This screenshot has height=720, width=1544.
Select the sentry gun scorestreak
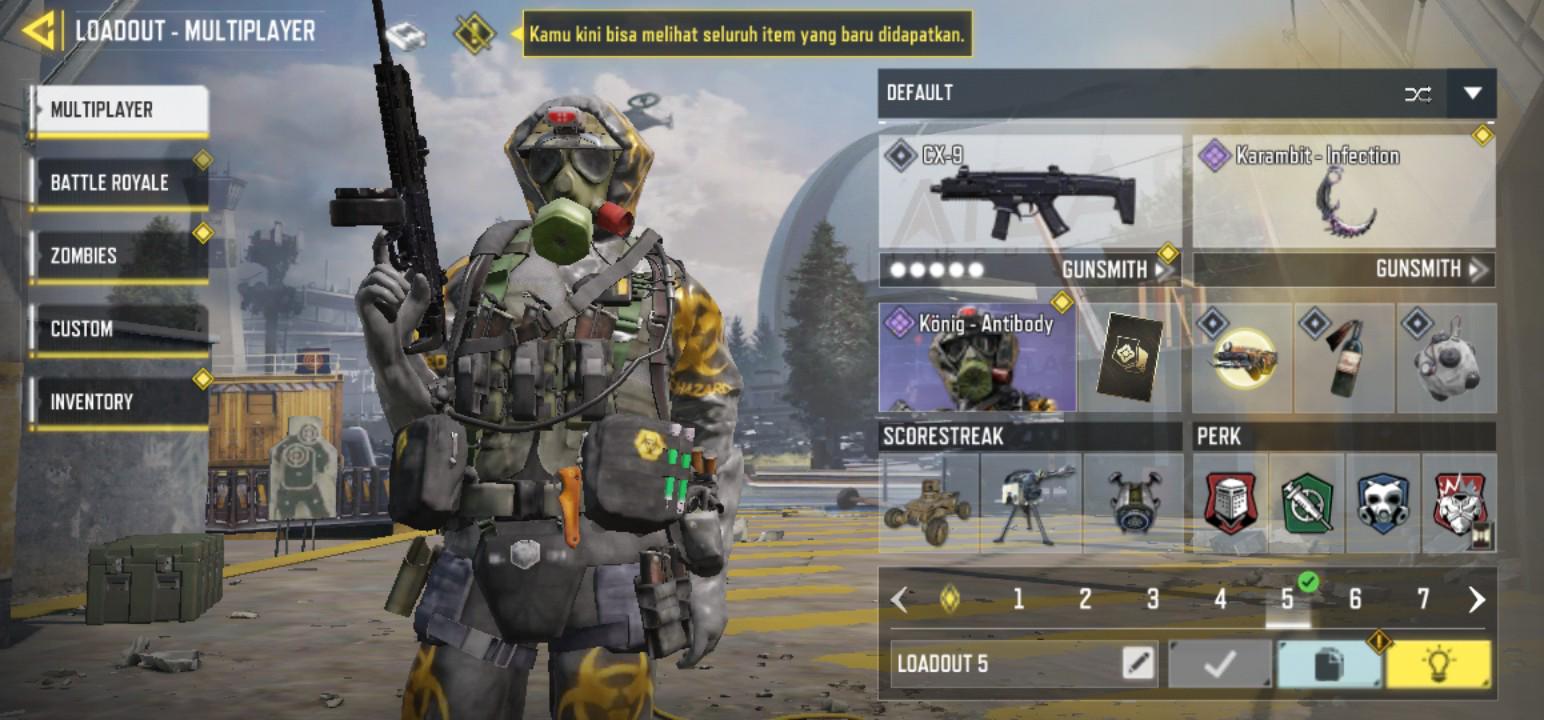[1031, 503]
